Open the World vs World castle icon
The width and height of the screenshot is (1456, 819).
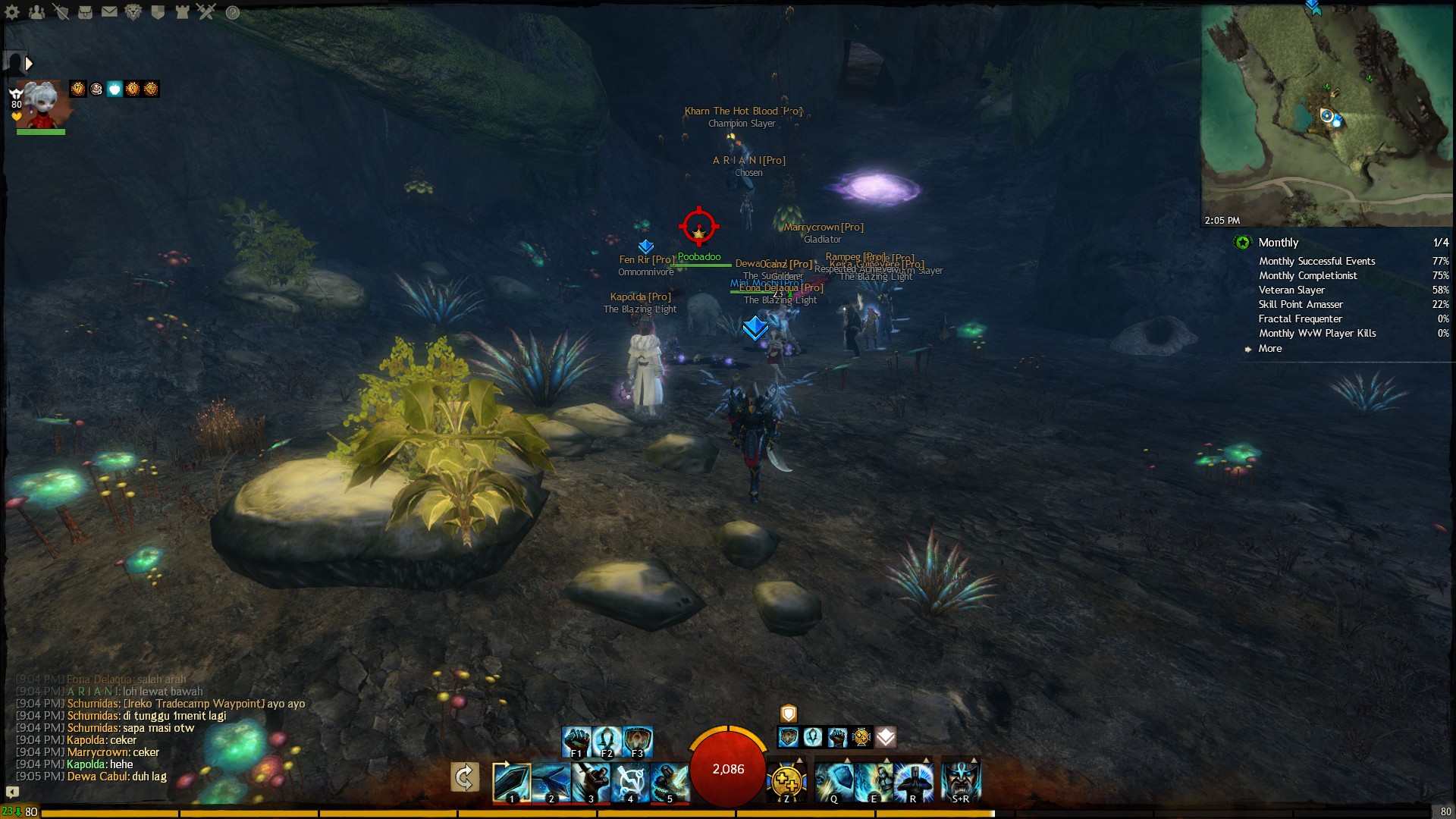(x=182, y=12)
